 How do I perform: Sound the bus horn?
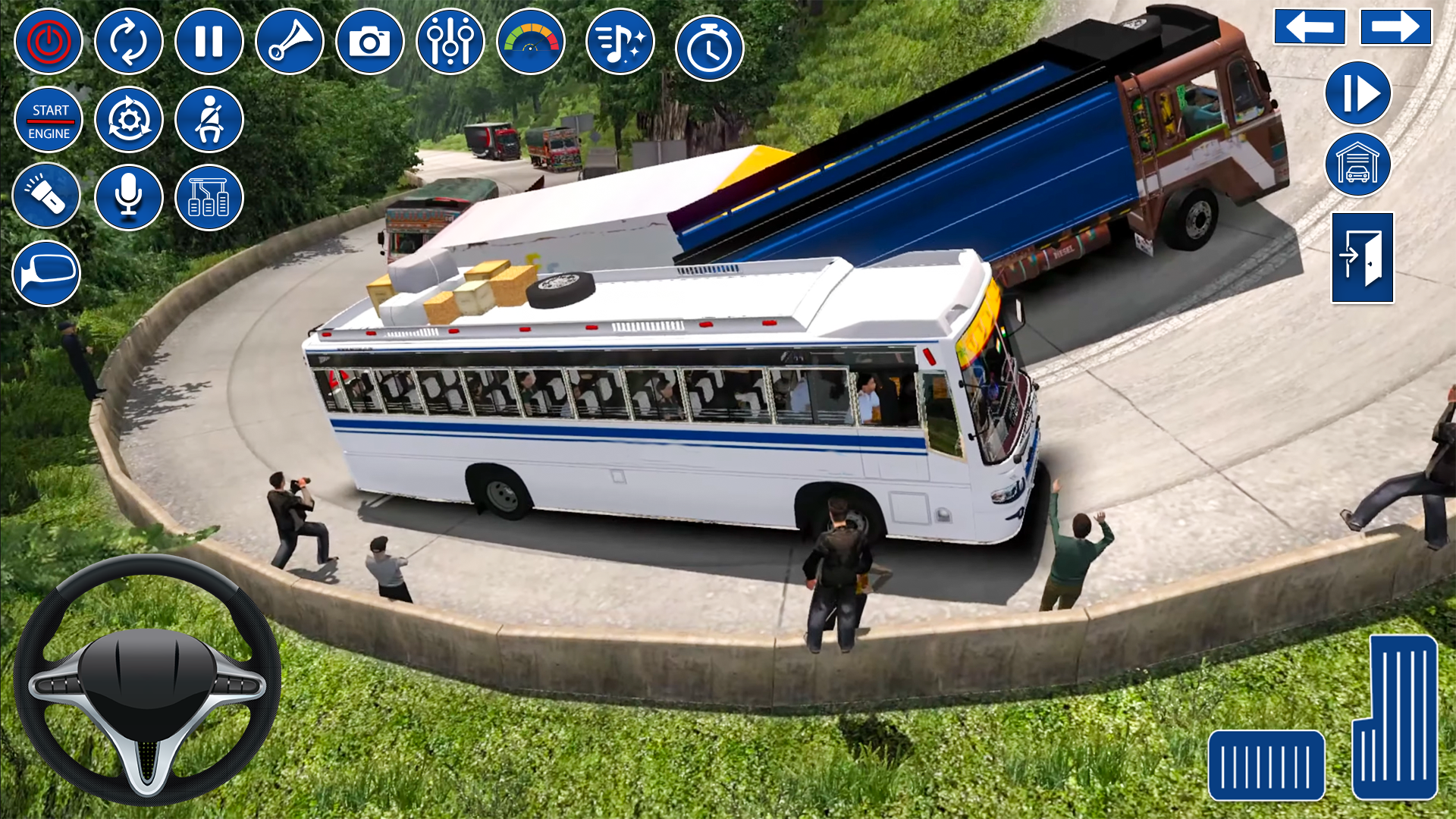290,42
